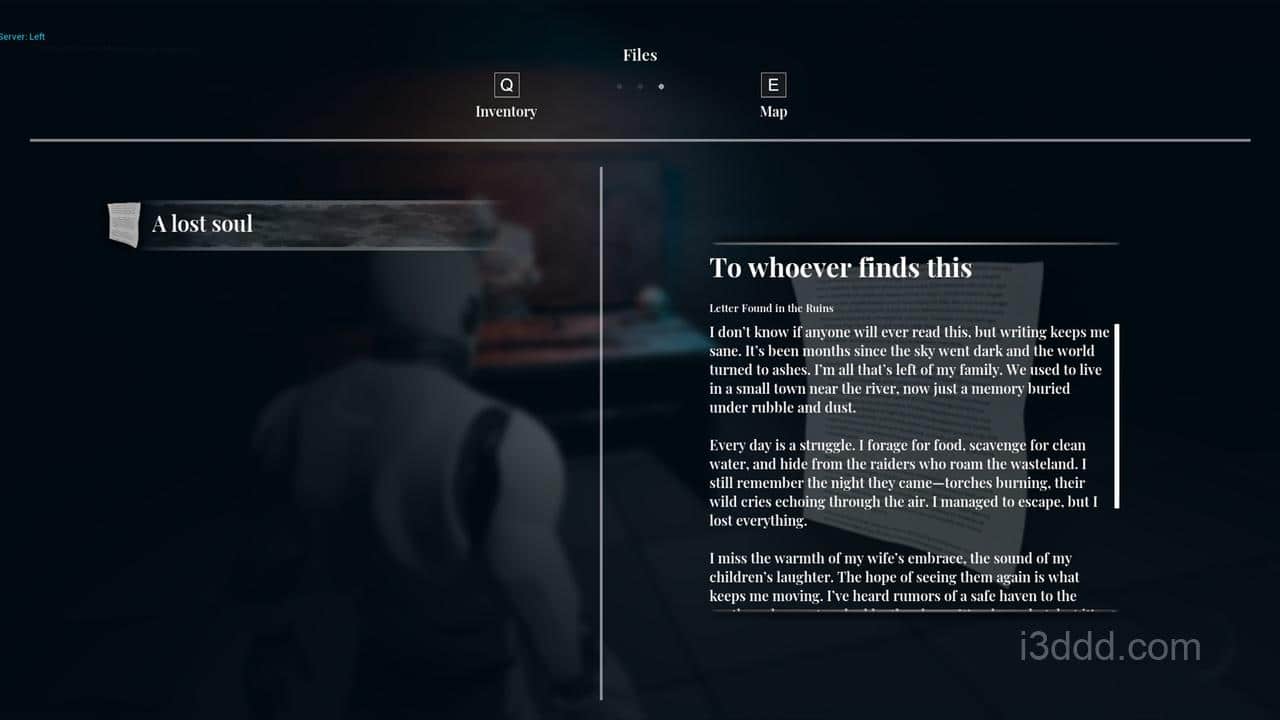Select the 'A lost soul' file entry
The width and height of the screenshot is (1280, 720).
[x=305, y=224]
